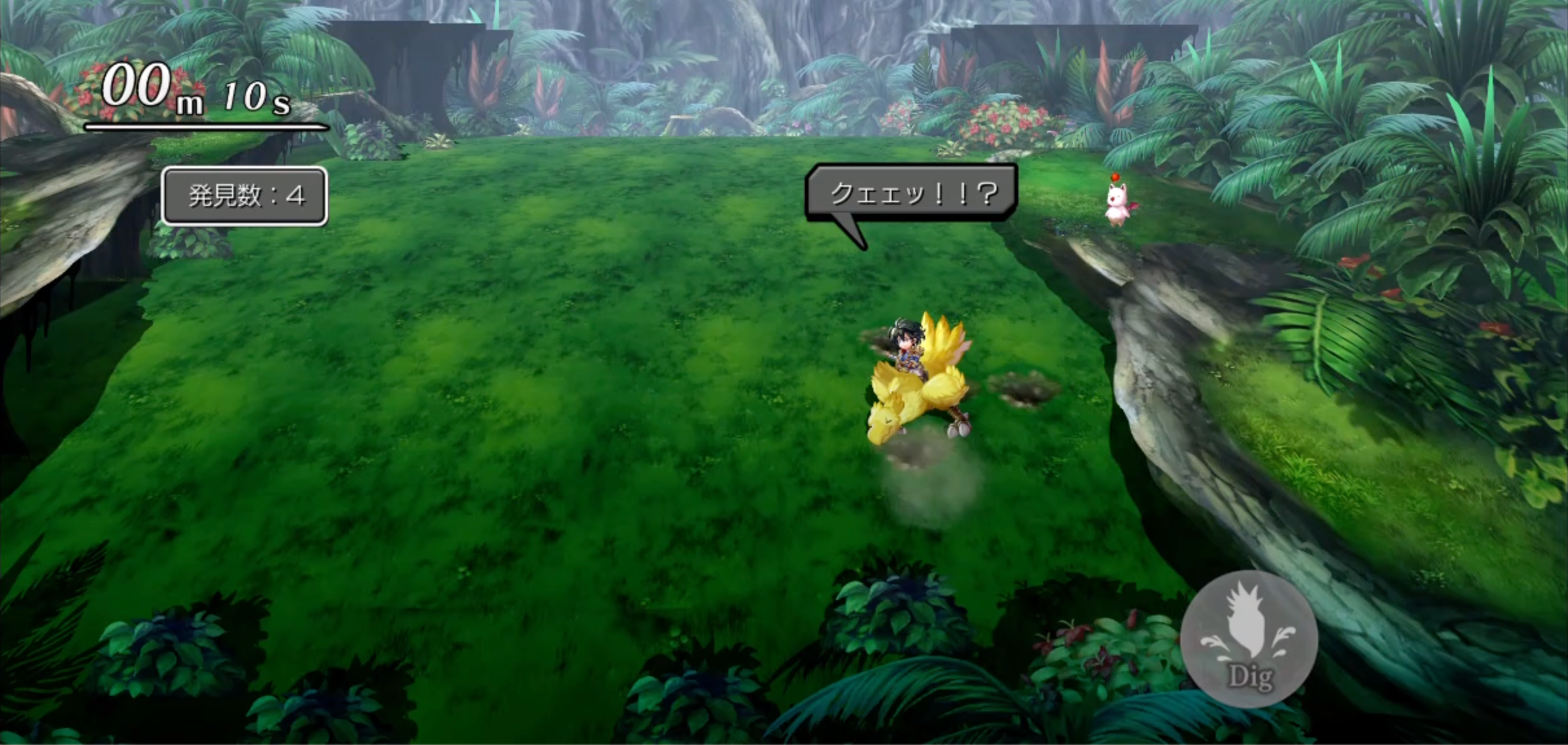Image resolution: width=1568 pixels, height=745 pixels.
Task: Tap the round Dig button
Action: [1249, 639]
